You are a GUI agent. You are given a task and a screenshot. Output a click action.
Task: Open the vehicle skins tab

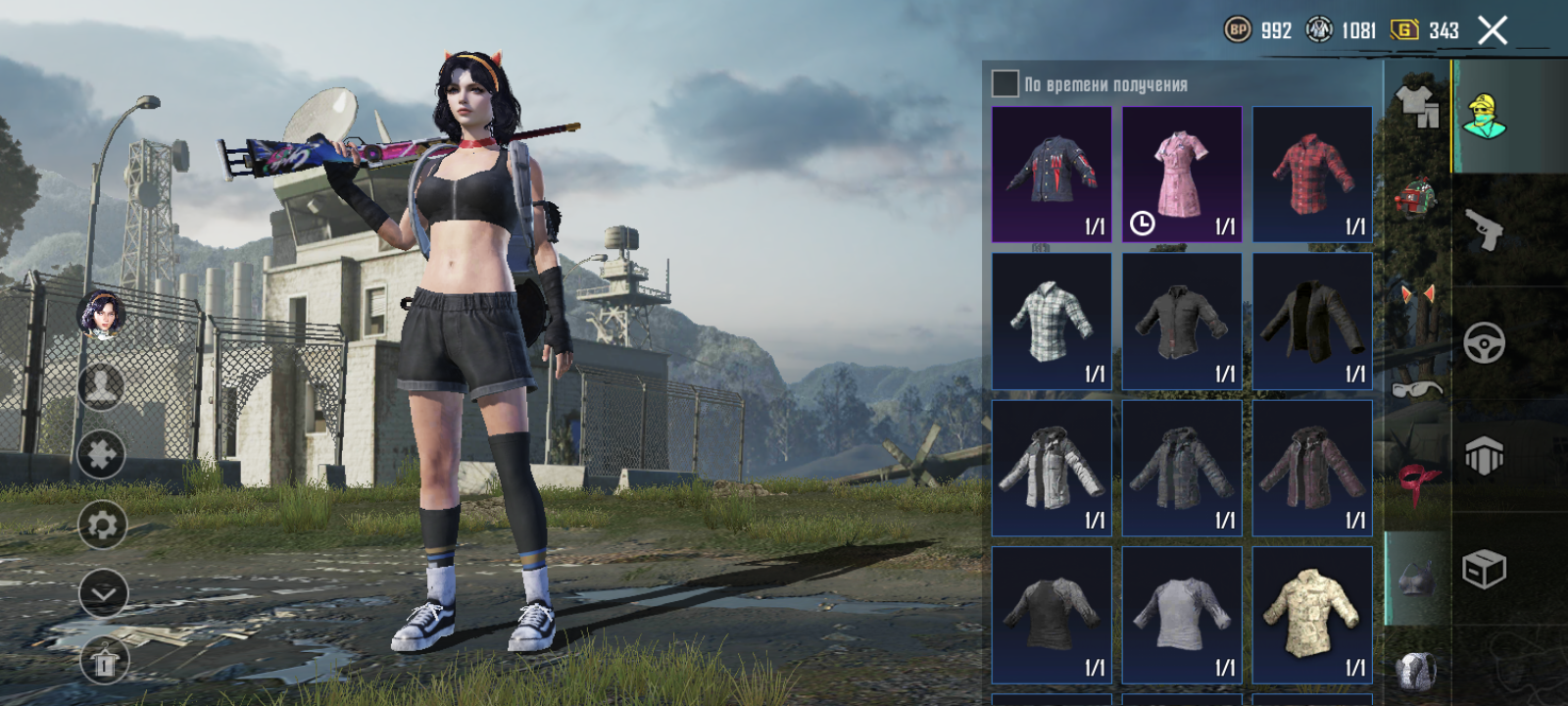[x=1485, y=343]
